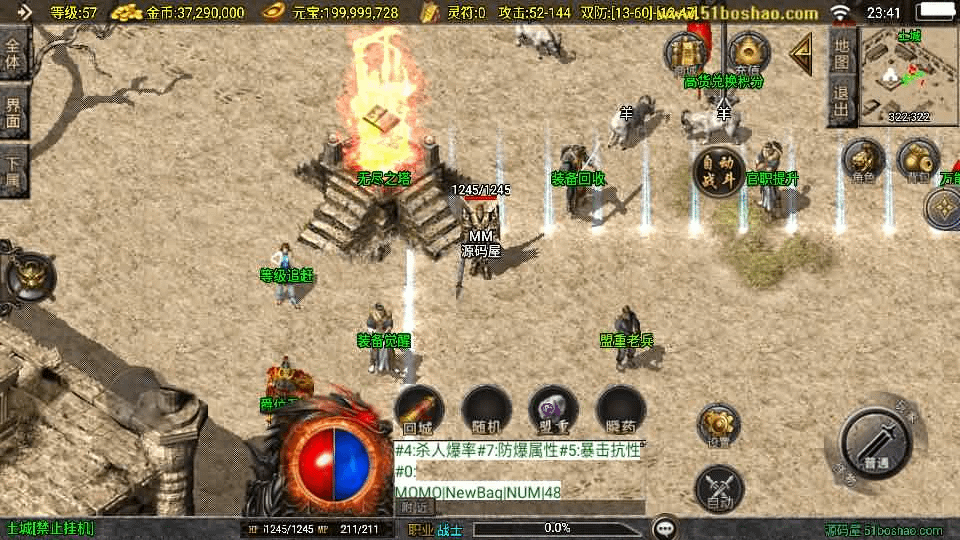Select the 全体 tab on the left
Viewport: 960px width, 540px height.
pyautogui.click(x=14, y=52)
